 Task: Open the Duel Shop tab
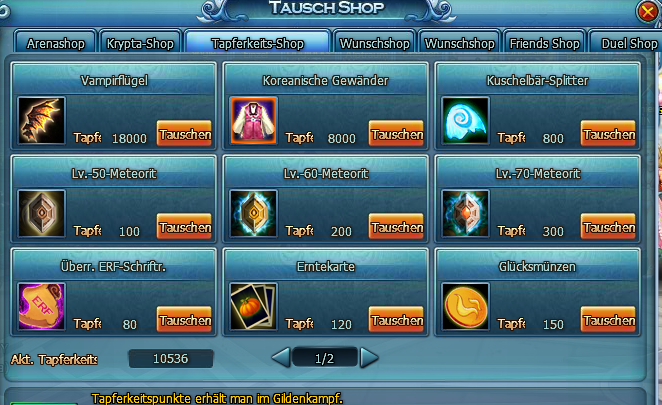click(x=628, y=44)
